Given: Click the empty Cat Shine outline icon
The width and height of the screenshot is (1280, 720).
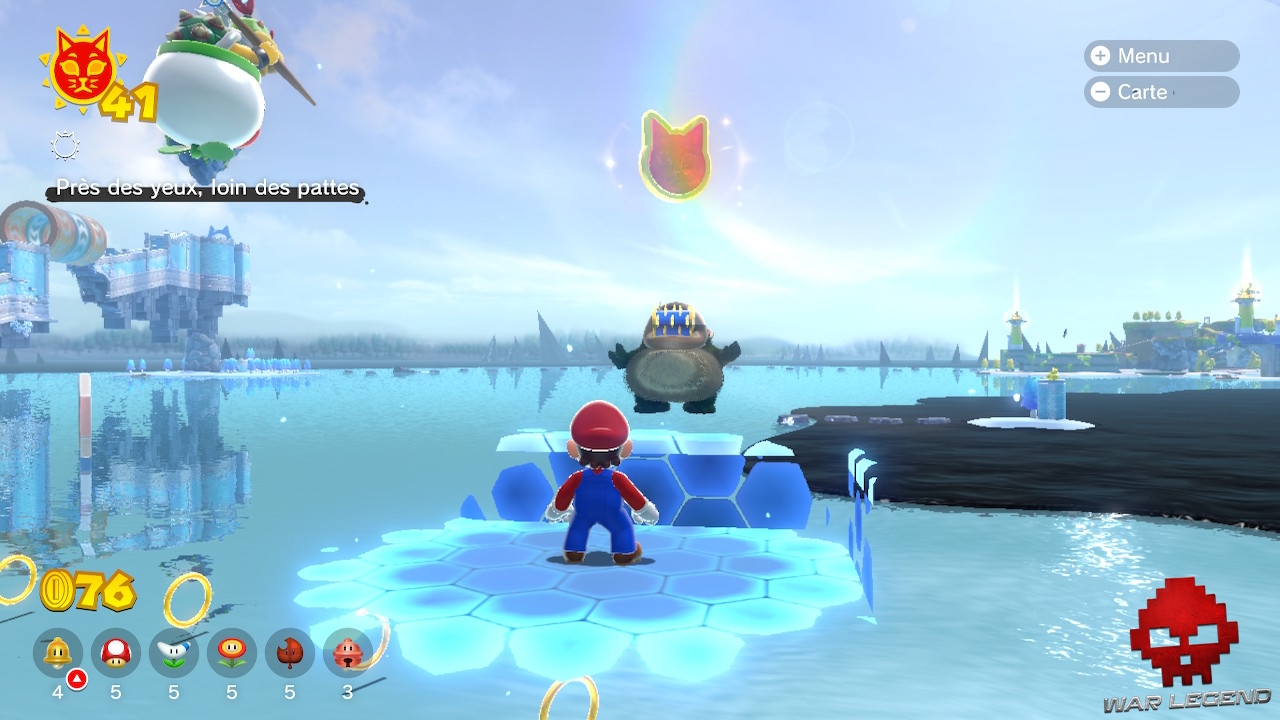Looking at the screenshot, I should click(x=65, y=148).
